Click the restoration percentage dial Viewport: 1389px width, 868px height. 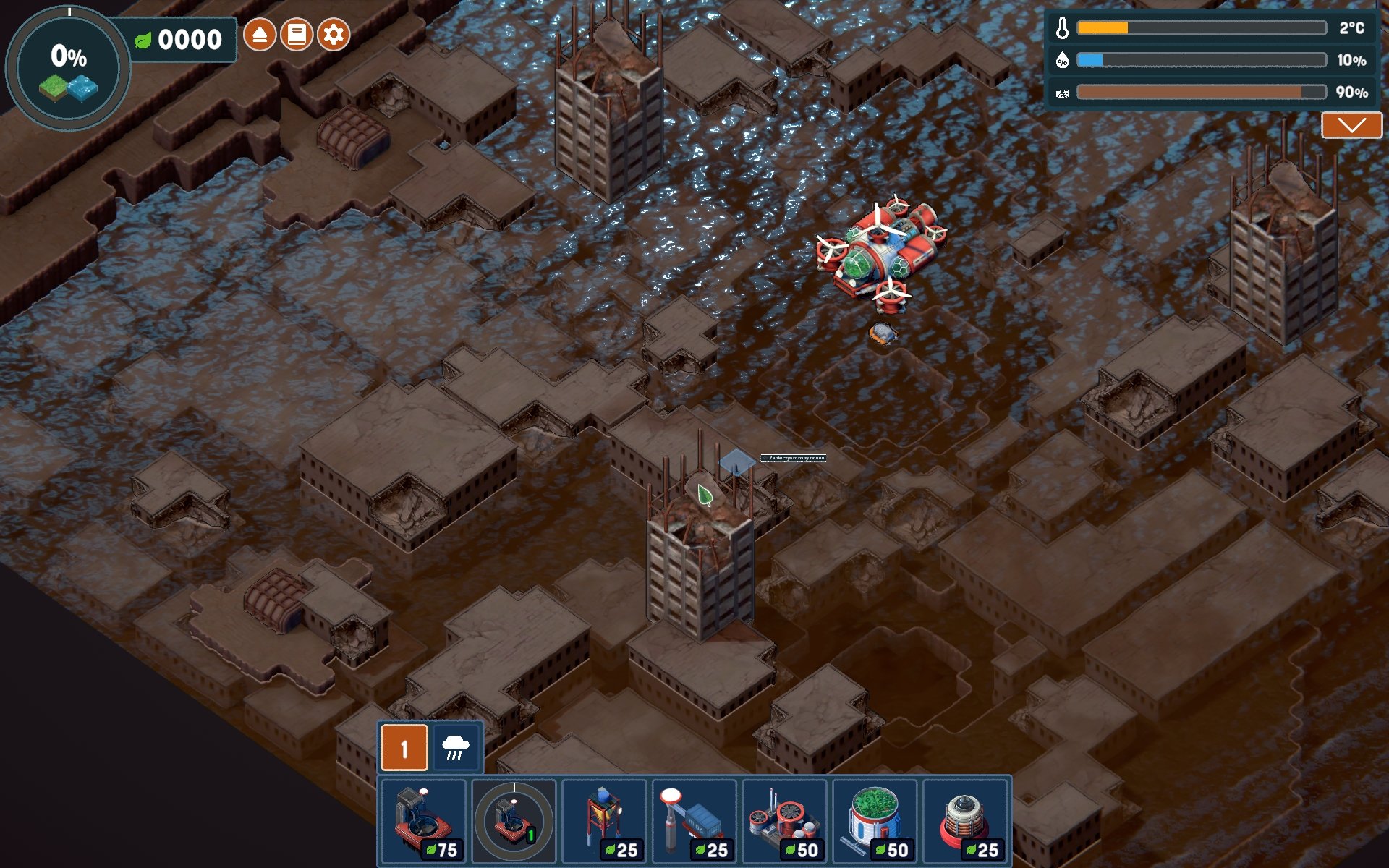(68, 69)
